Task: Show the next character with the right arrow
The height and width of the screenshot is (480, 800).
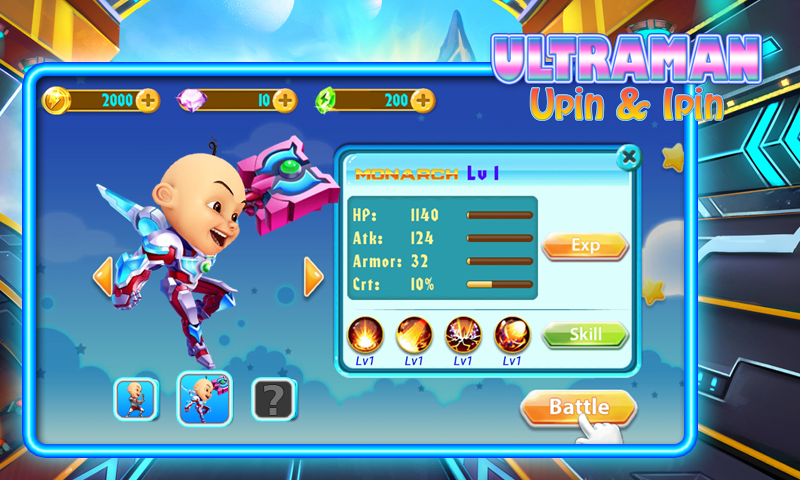Action: click(313, 277)
